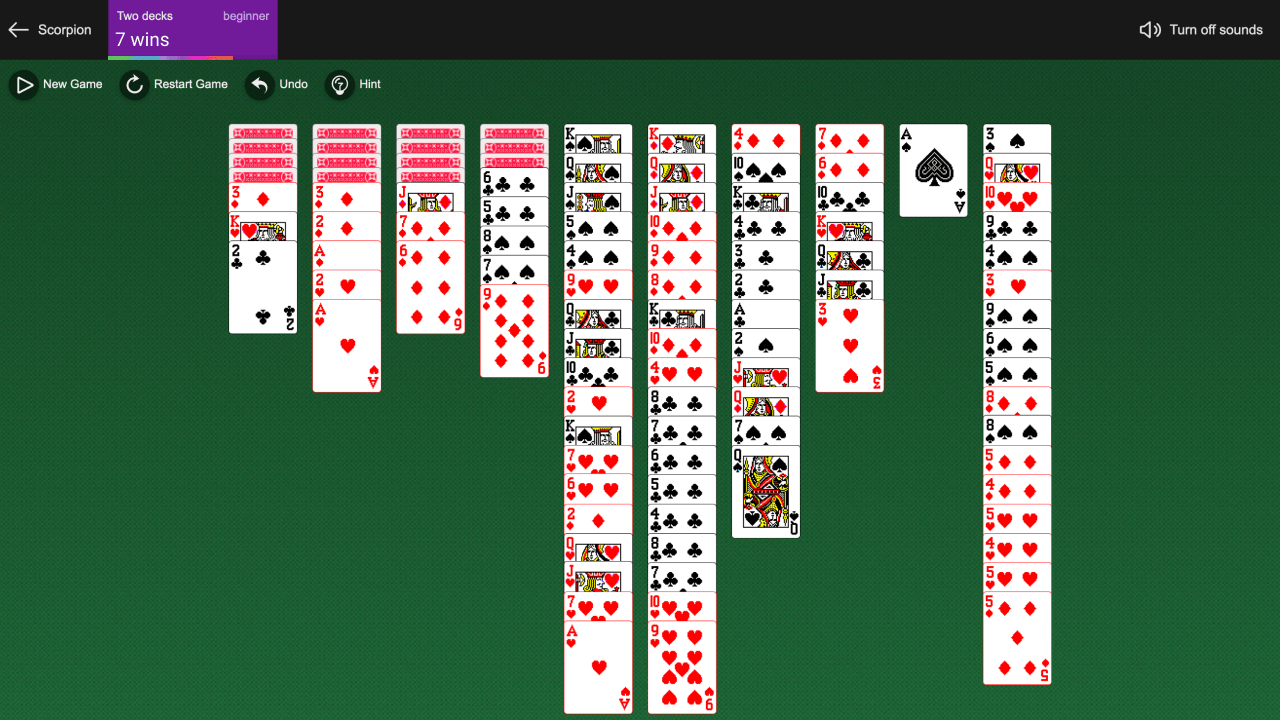Viewport: 1280px width, 720px height.
Task: Navigate back using the back arrow
Action: [x=17, y=29]
